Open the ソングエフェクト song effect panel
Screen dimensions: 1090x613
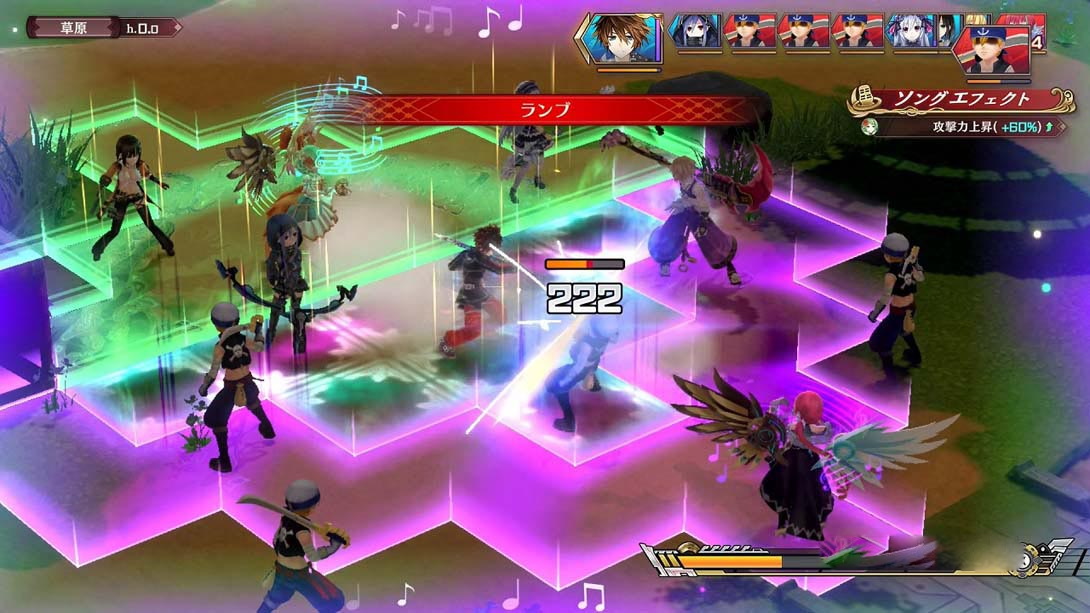(x=953, y=101)
